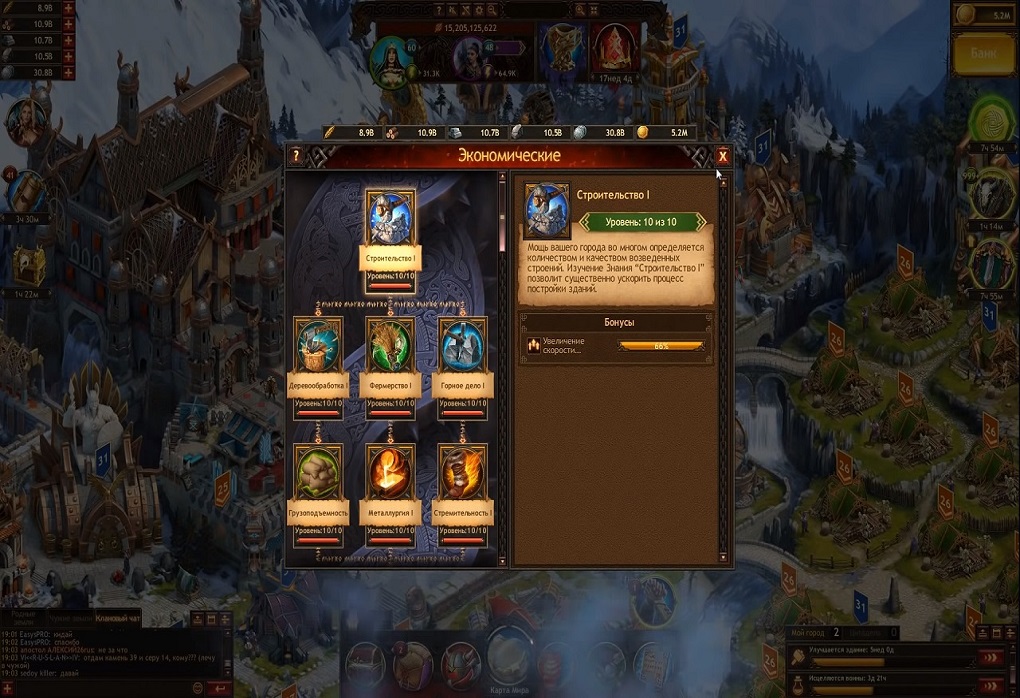The width and height of the screenshot is (1020, 698).
Task: Speed up the Улучшается здание timer
Action: point(990,657)
